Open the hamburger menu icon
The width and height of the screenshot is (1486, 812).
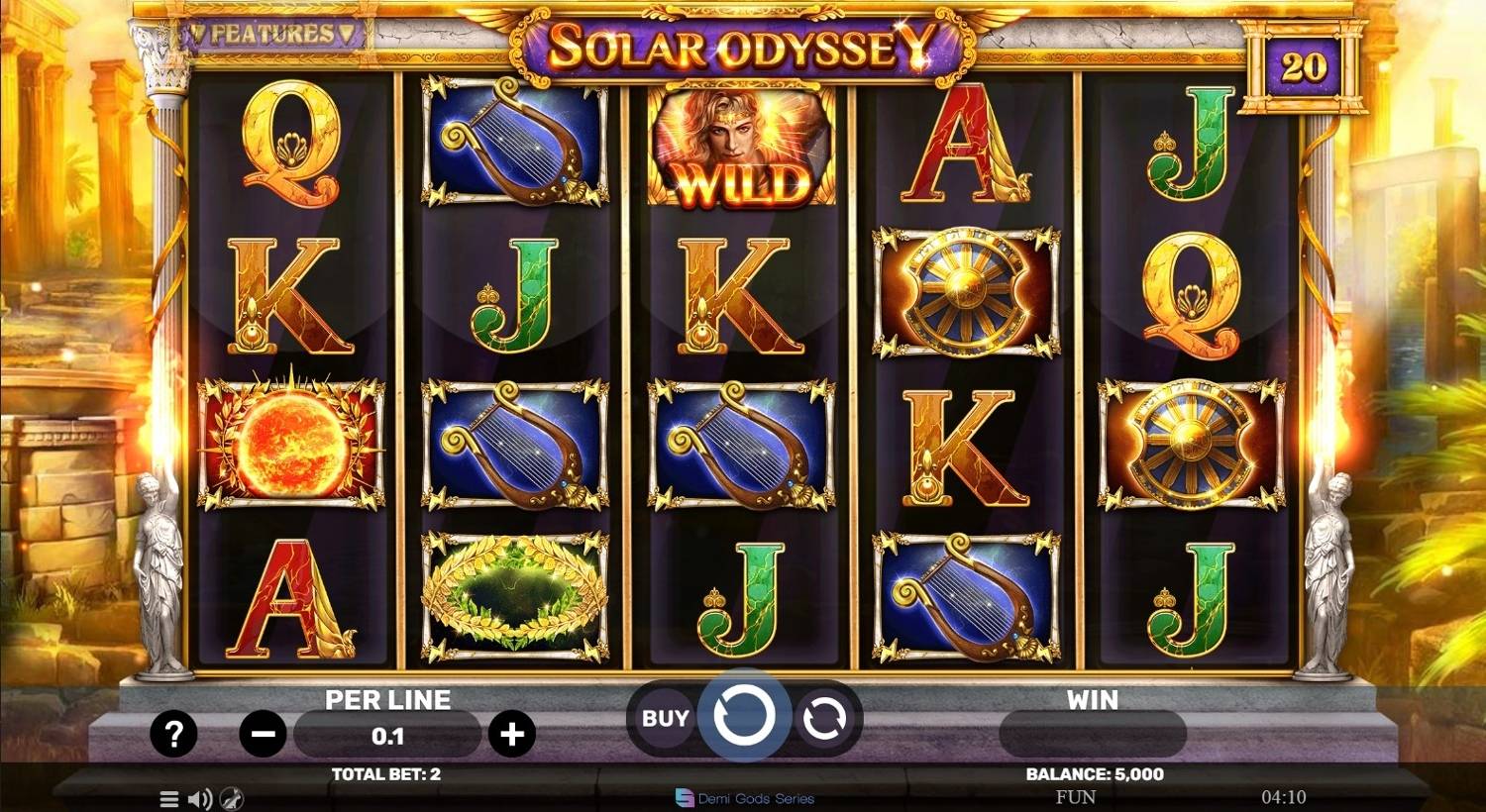click(169, 799)
